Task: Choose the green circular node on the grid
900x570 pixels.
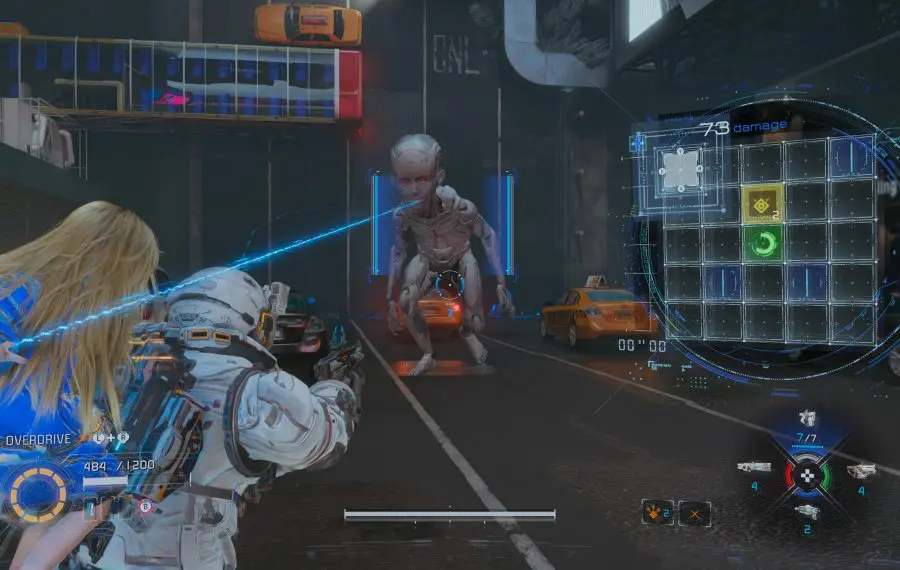Action: click(762, 244)
